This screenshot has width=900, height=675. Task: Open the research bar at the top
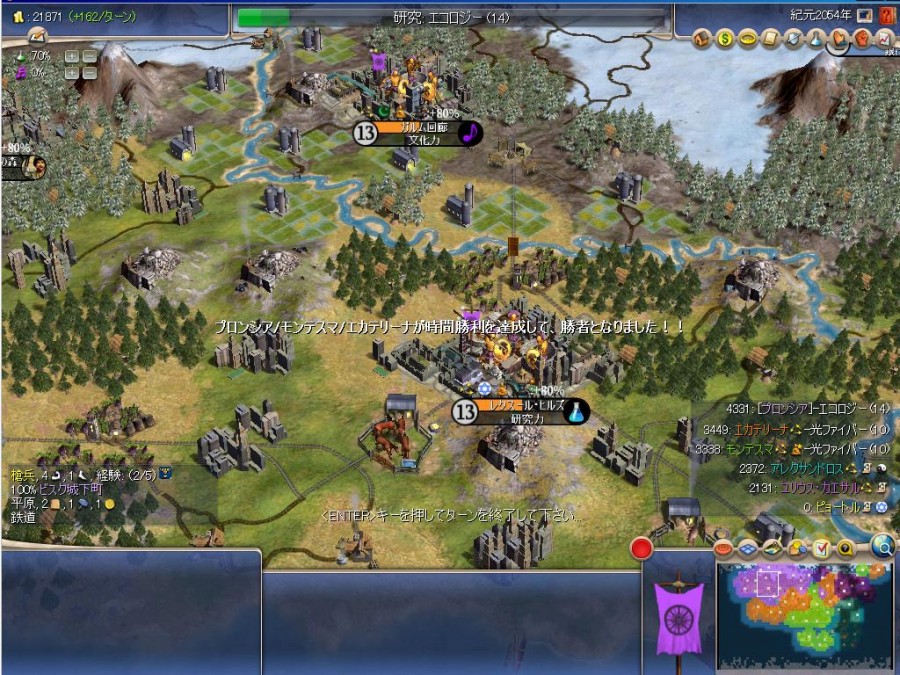pos(451,17)
